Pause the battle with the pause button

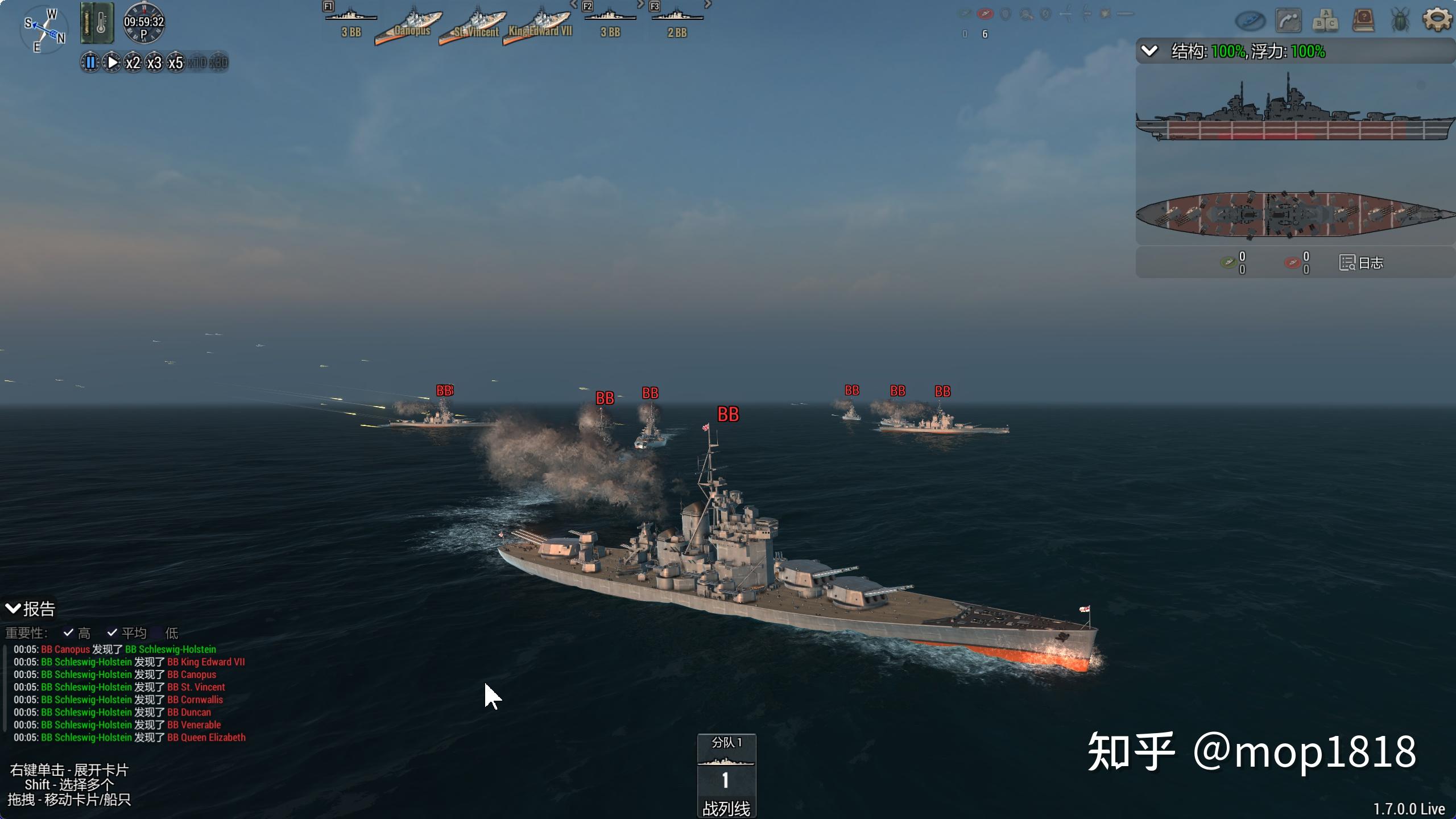click(x=90, y=62)
